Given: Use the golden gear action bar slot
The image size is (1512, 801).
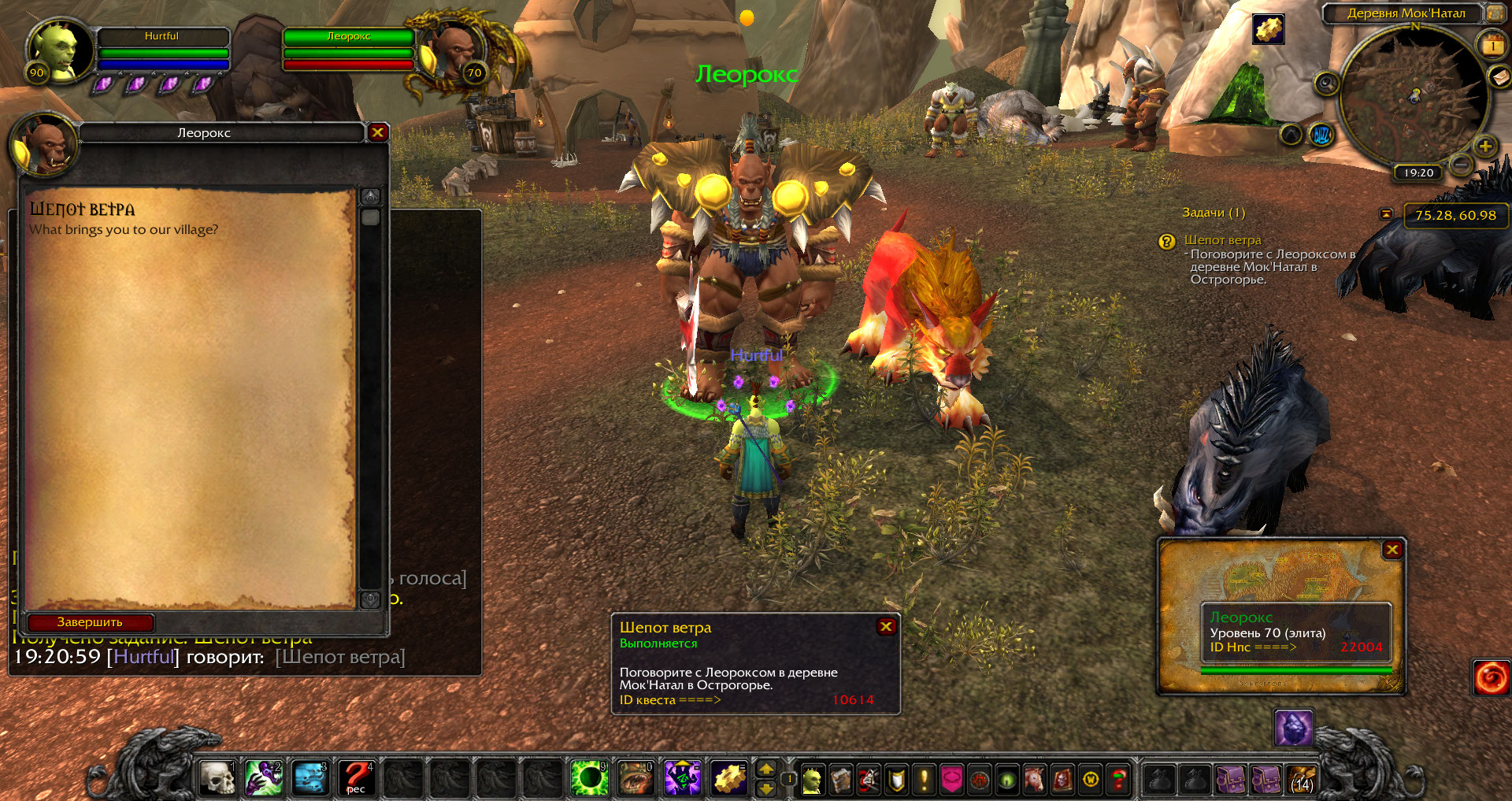Looking at the screenshot, I should pos(729,778).
